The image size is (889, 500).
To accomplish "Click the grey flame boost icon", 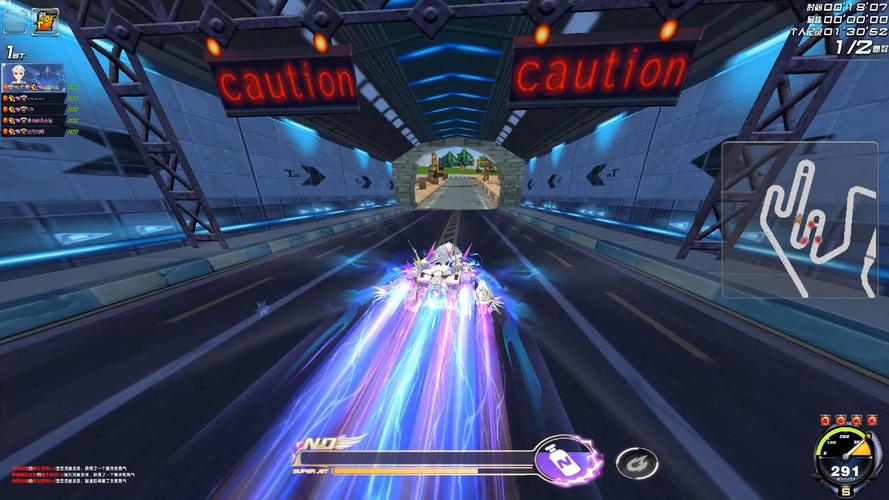I will point(634,462).
